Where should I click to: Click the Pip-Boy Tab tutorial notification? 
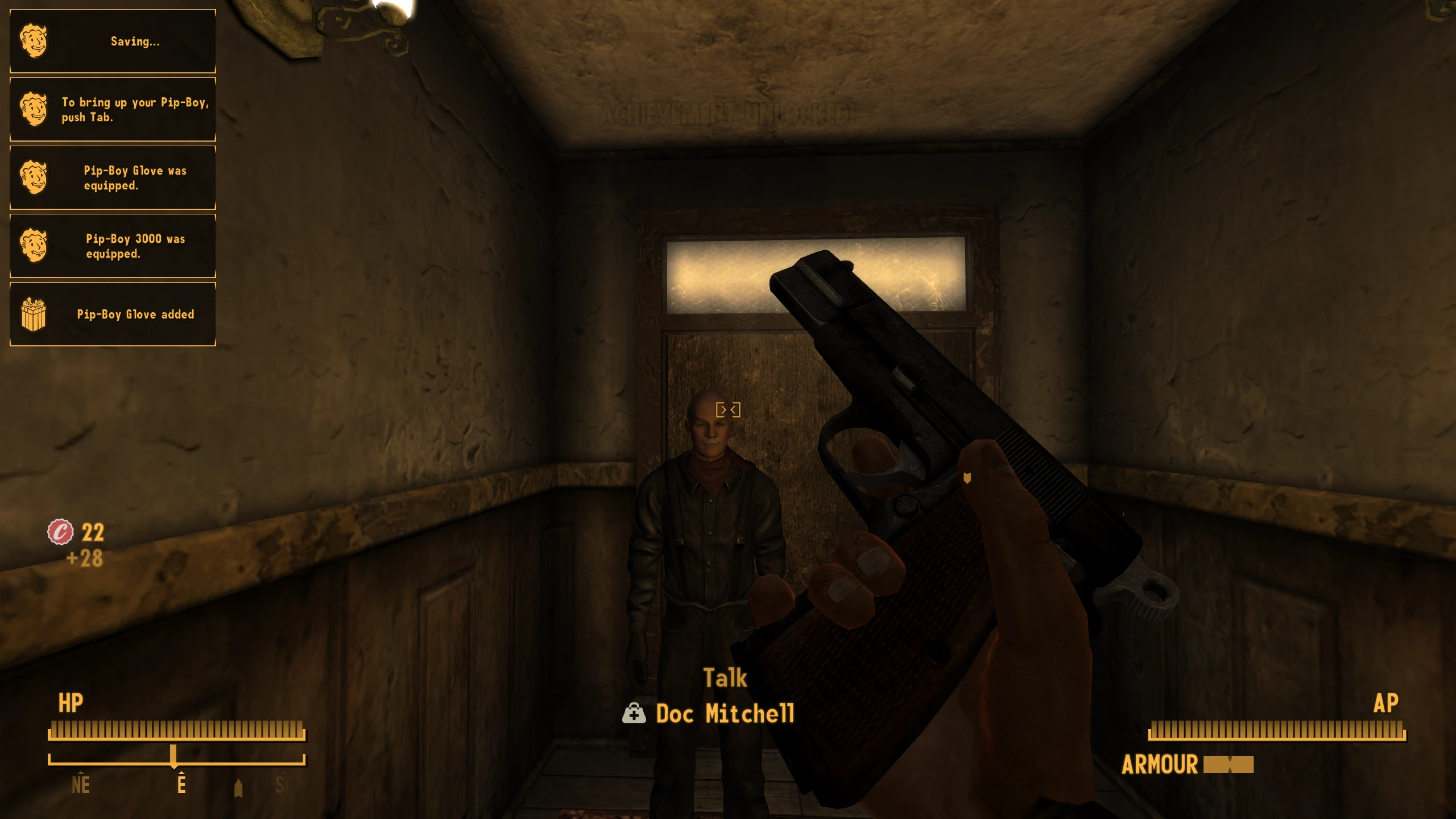[x=113, y=109]
